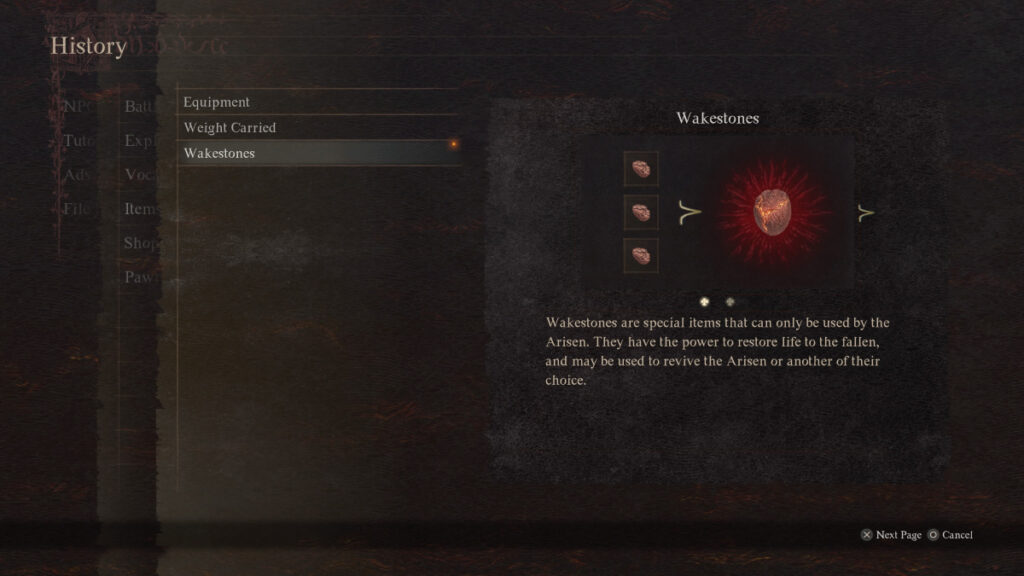Go to the second page indicator dot
Image resolution: width=1024 pixels, height=576 pixels.
(730, 301)
